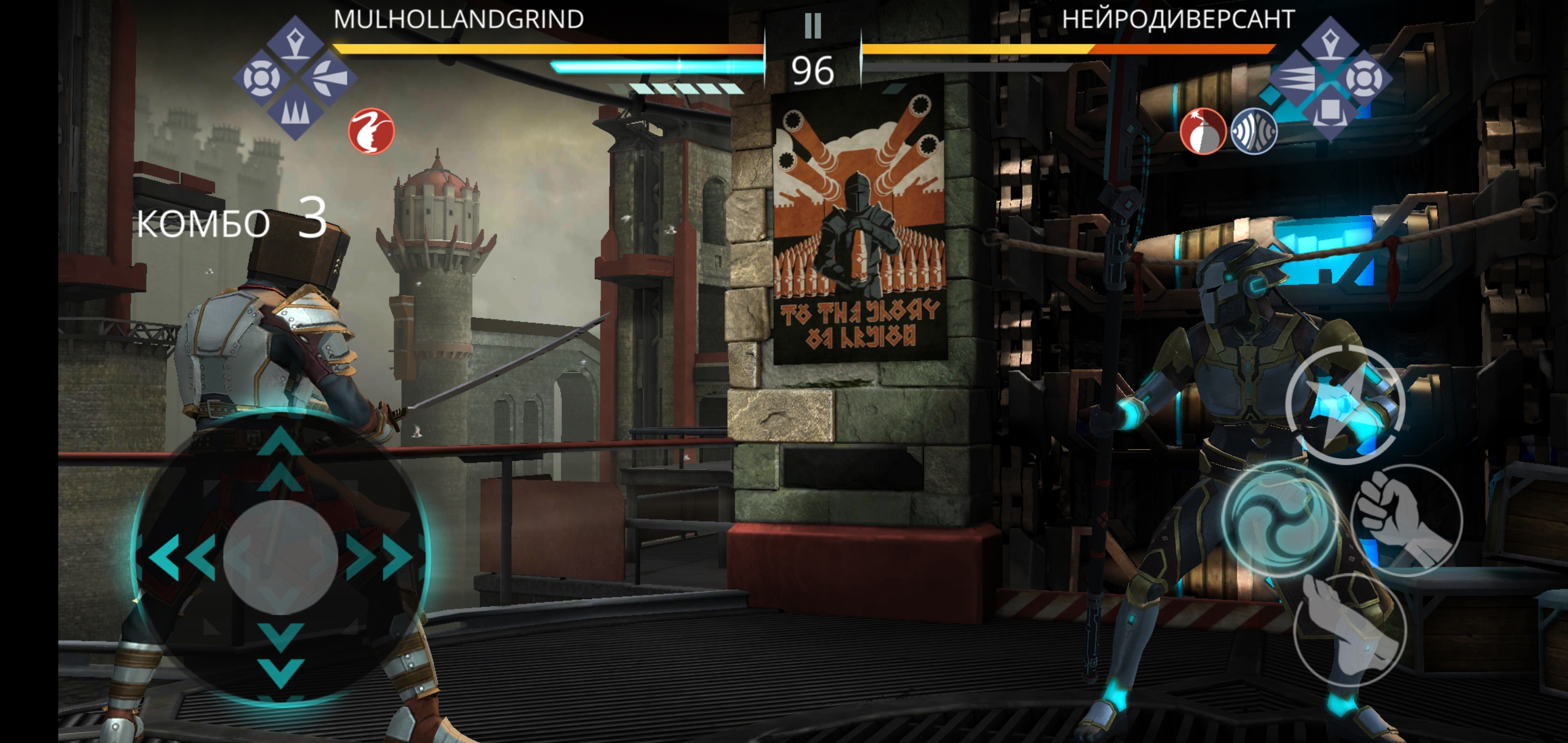
Task: Tap the opponent's red bomb perk icon
Action: (x=1203, y=131)
